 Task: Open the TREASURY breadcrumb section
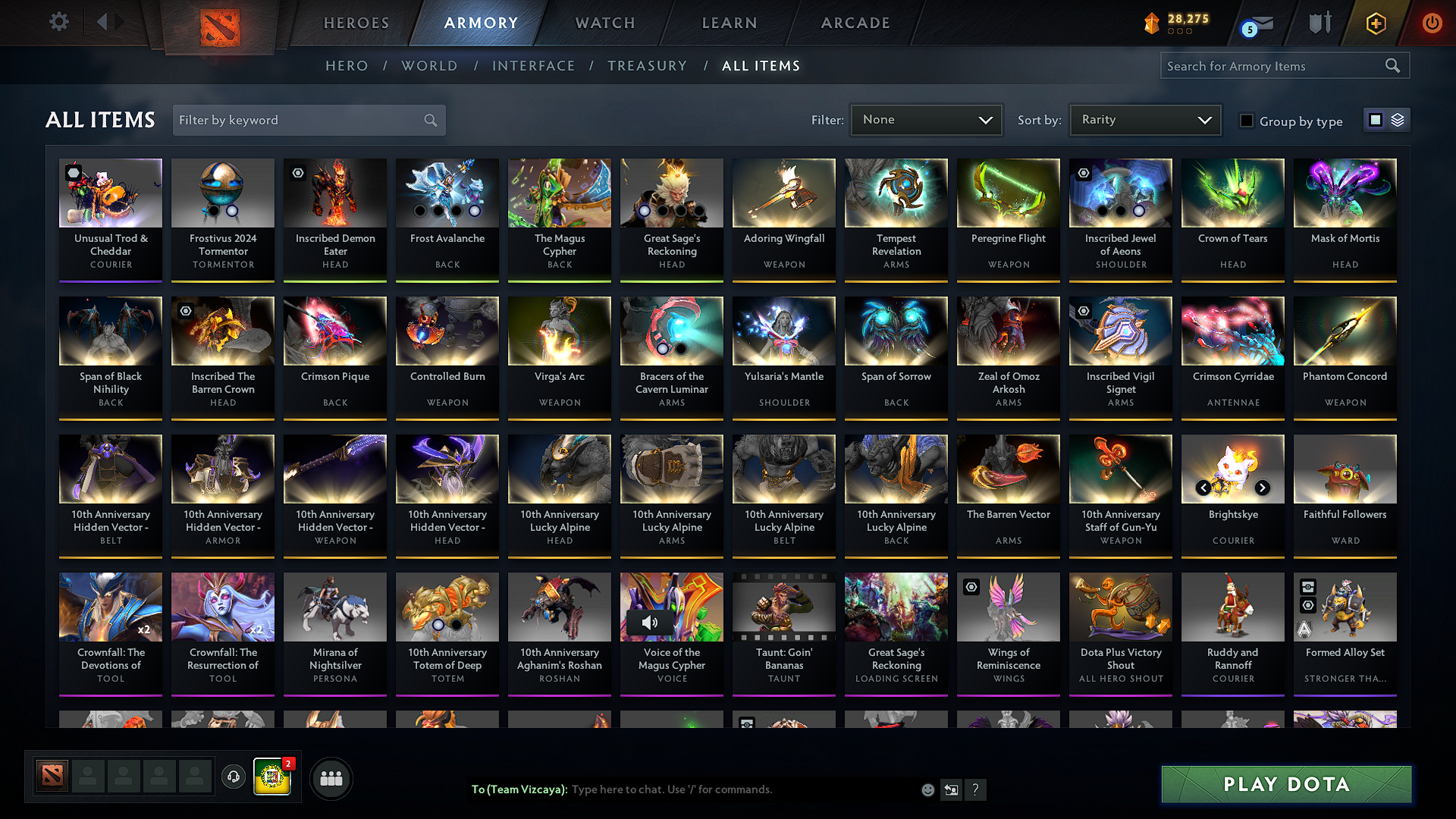647,65
